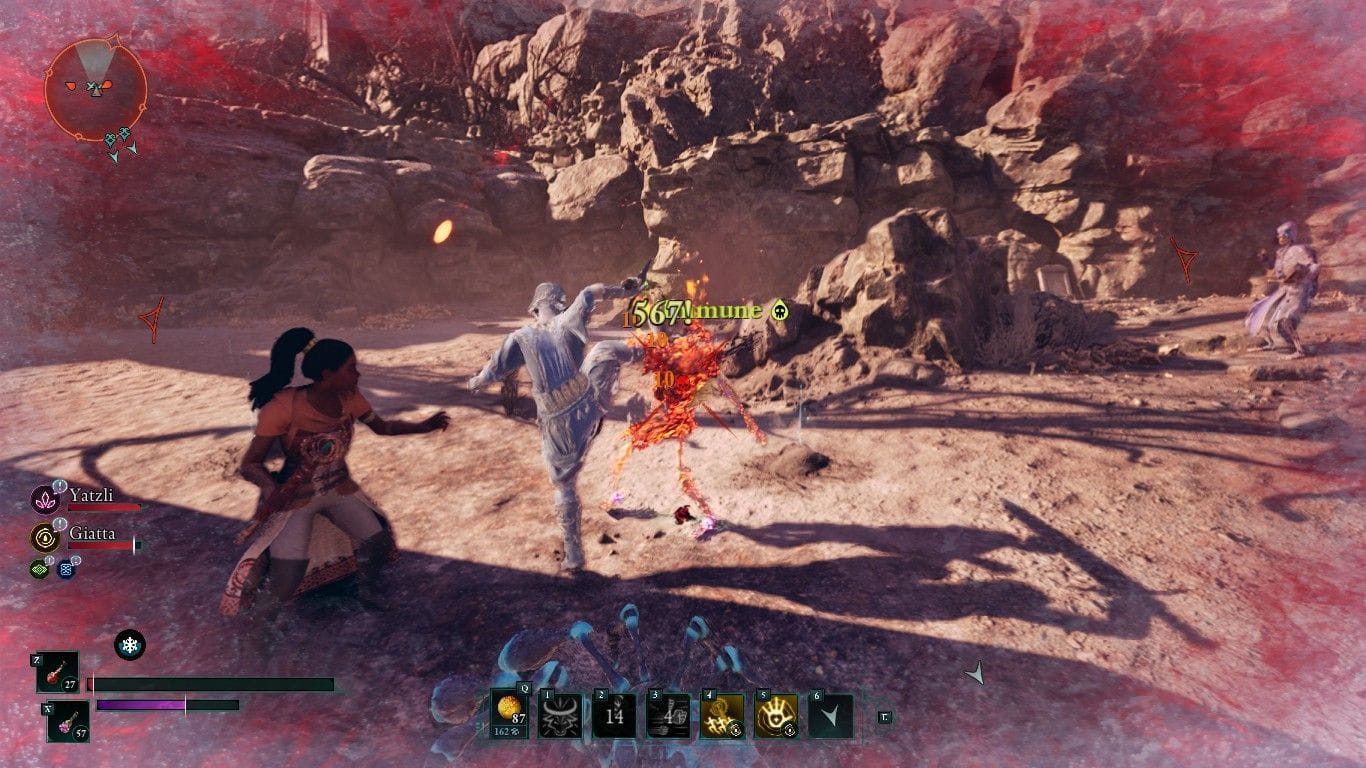Toggle Giatta's exclamation alert bubble
This screenshot has width=1366, height=768.
[x=59, y=524]
